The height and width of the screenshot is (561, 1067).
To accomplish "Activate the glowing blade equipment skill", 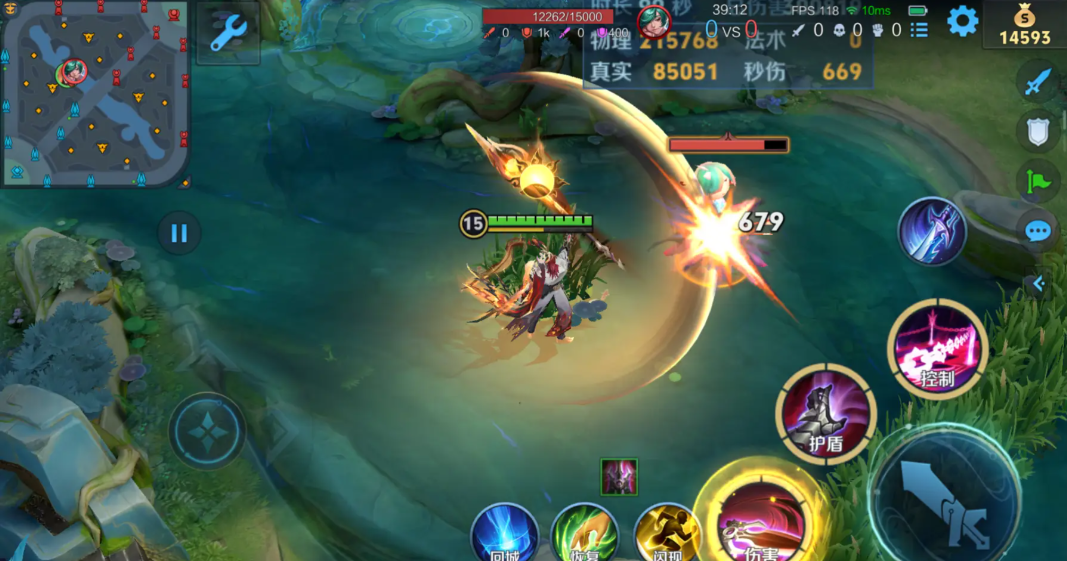I will tap(931, 231).
